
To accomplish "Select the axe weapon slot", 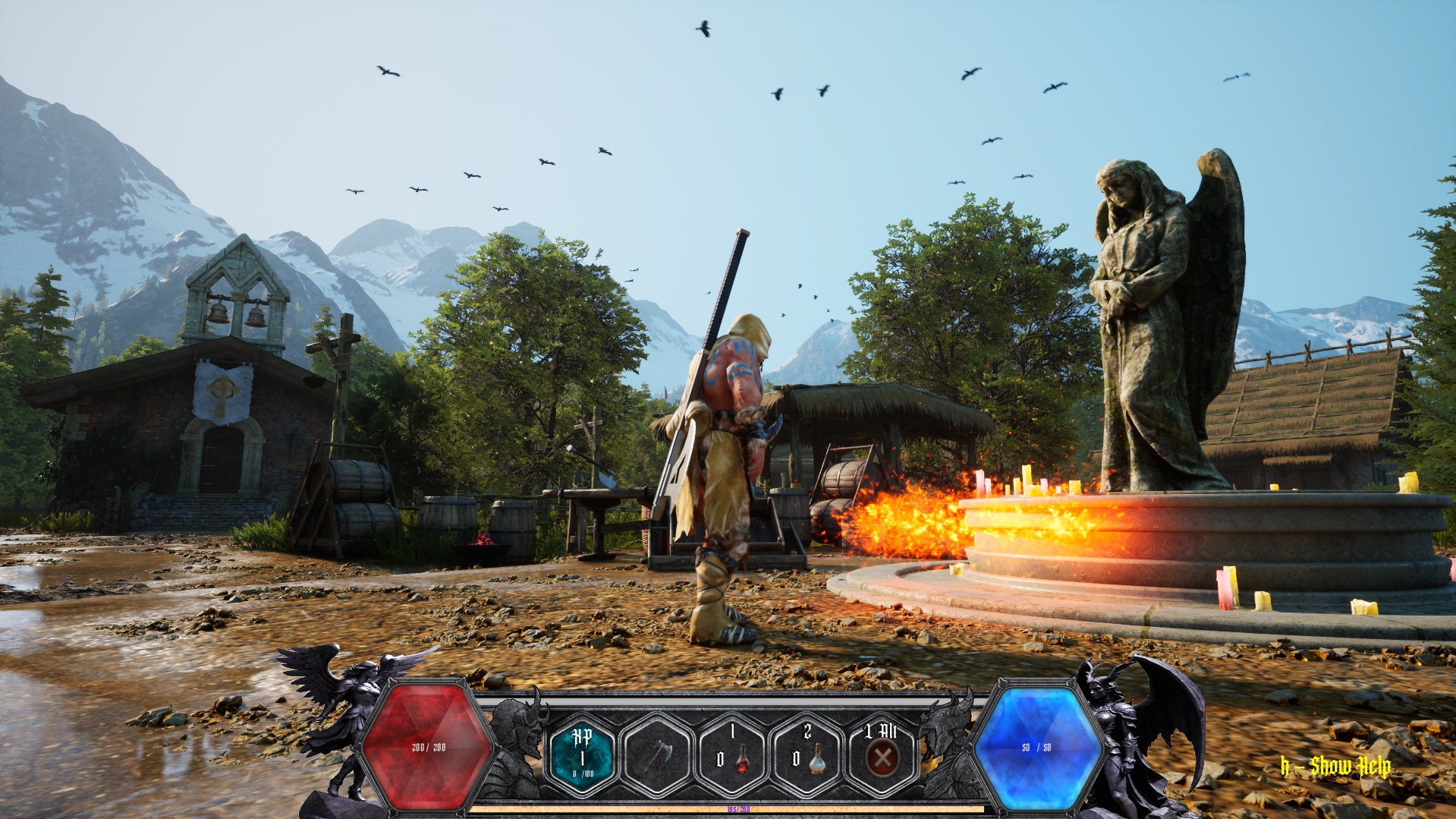I will click(658, 756).
